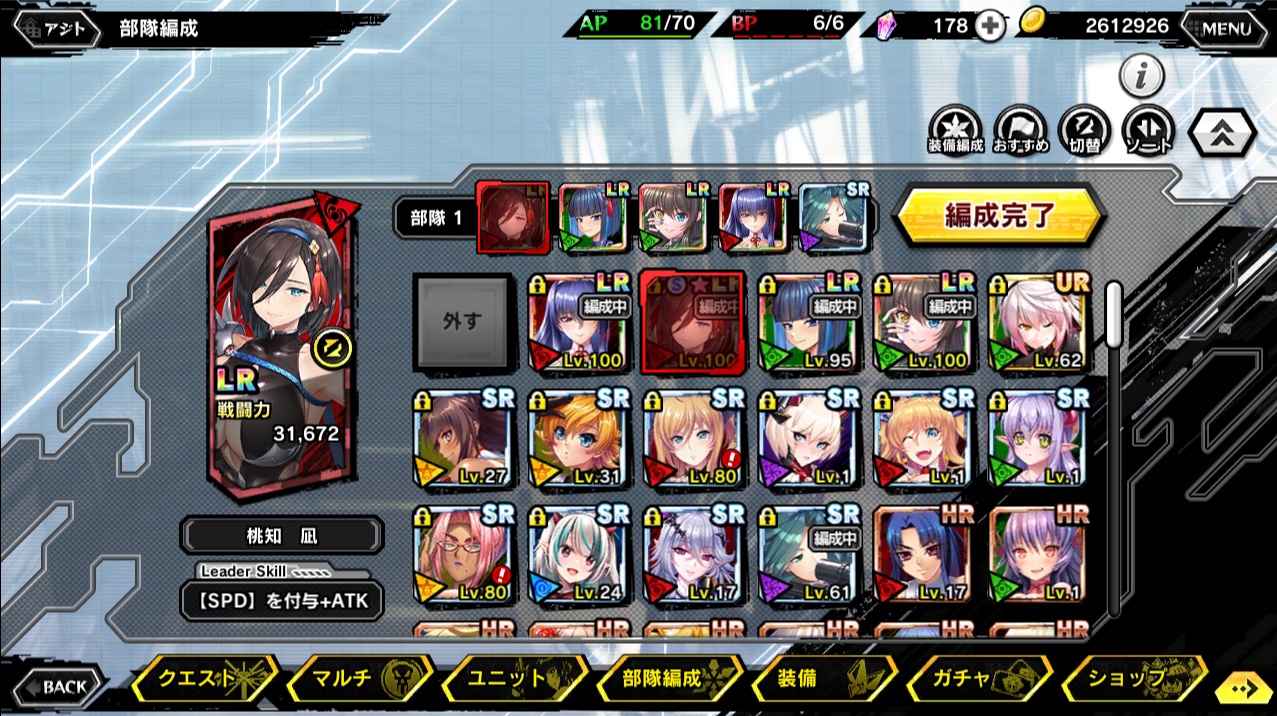Show more tabs with yellow arrow
Image resolution: width=1277 pixels, height=716 pixels.
point(1243,688)
